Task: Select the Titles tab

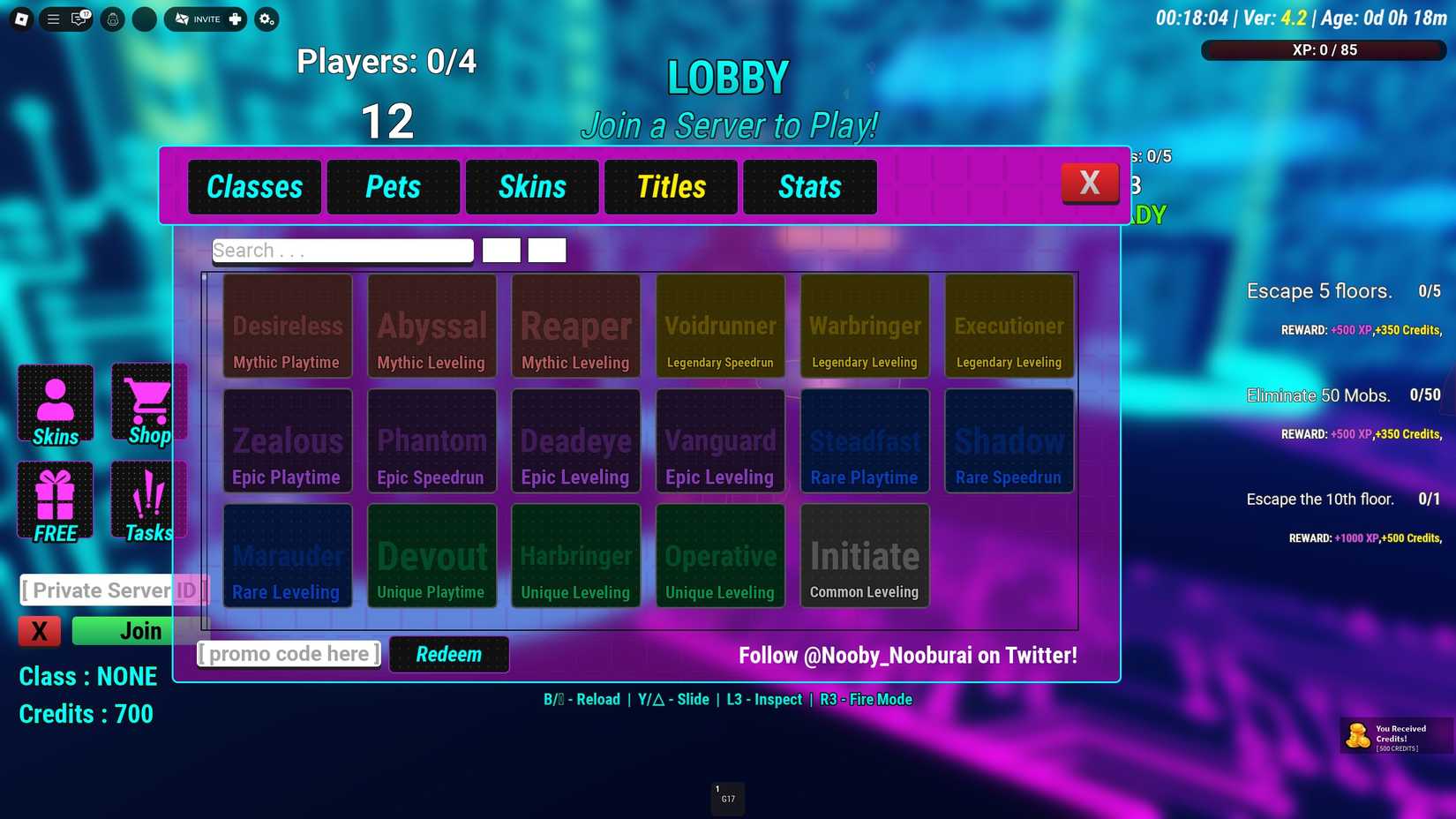Action: (671, 187)
